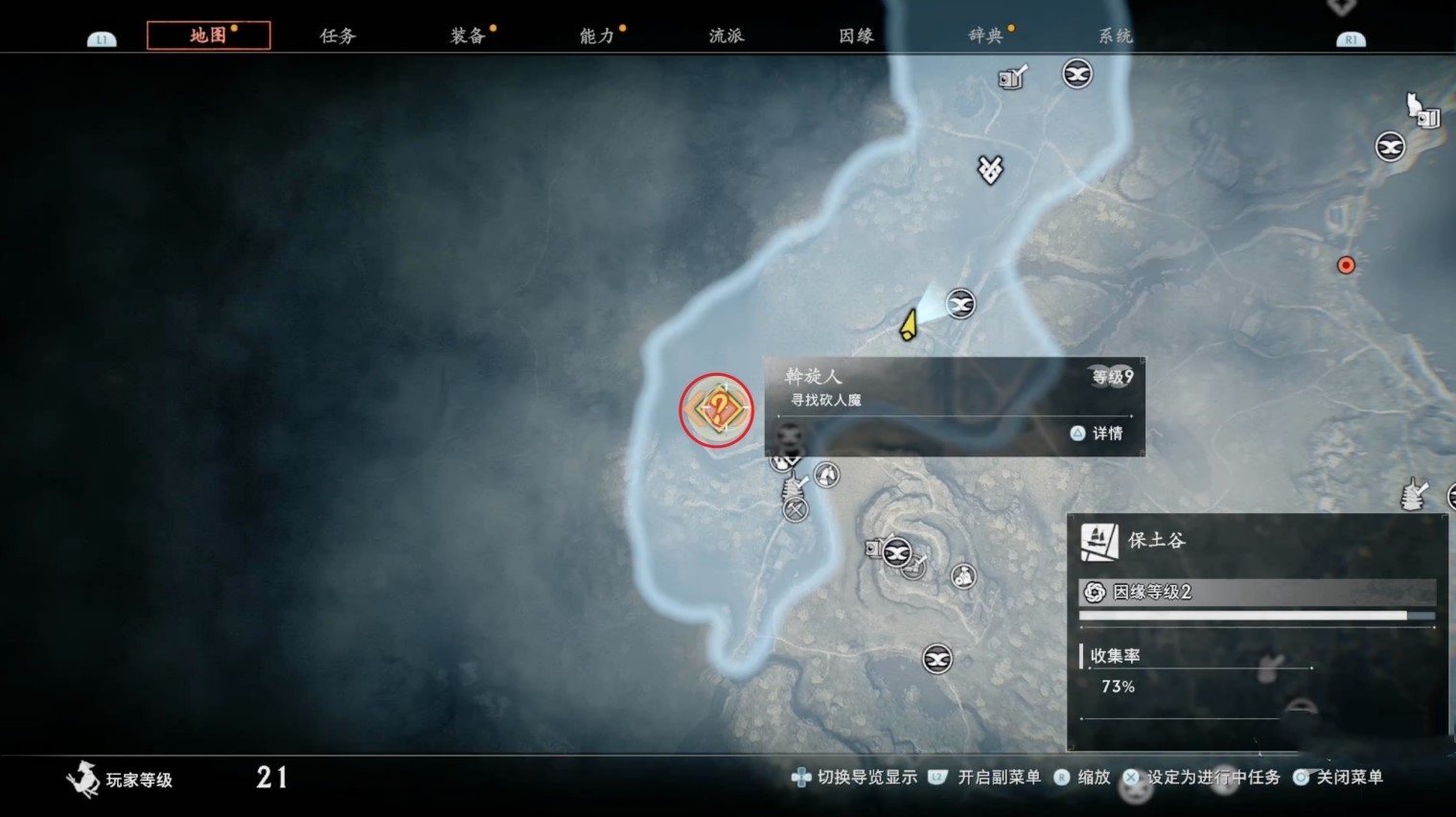Toggle 切换导览显示 navigation display

click(866, 778)
